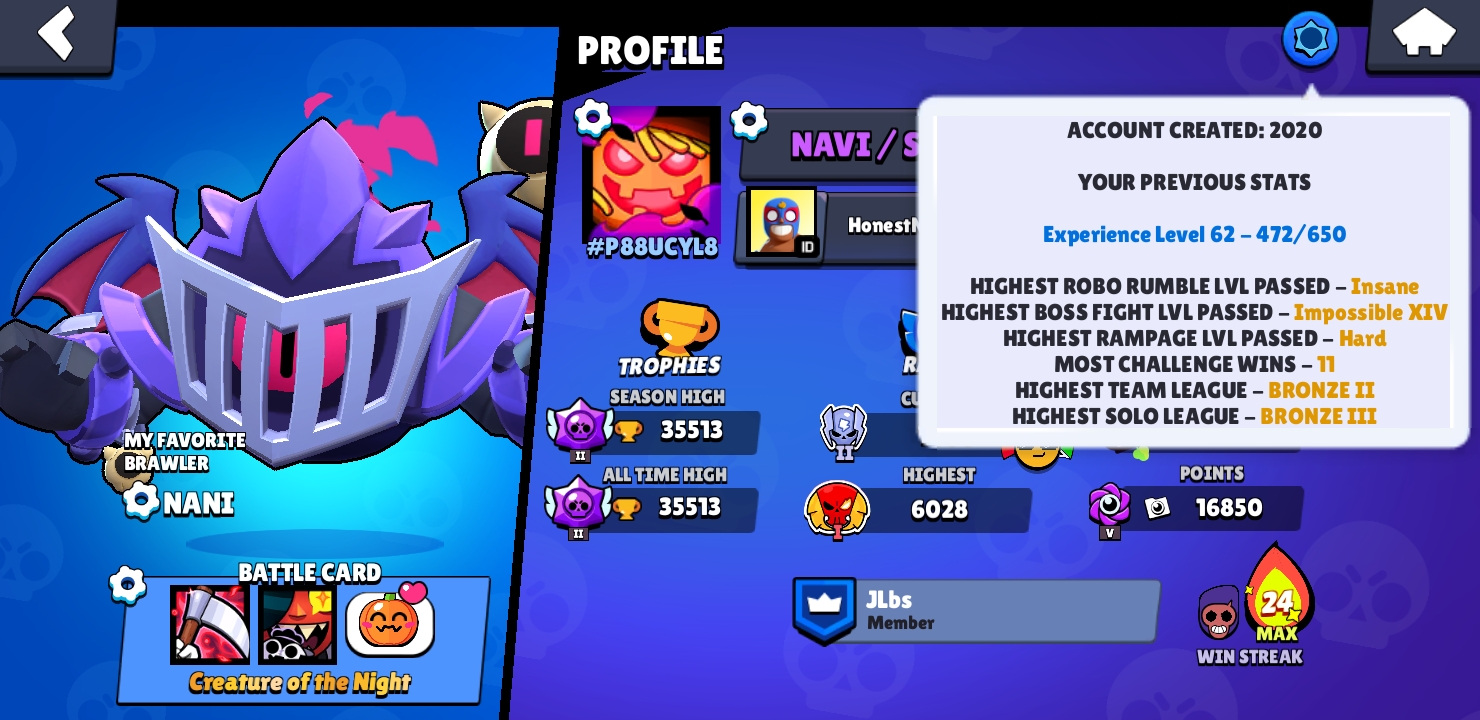Screen dimensions: 1480x720
Task: View the JLbs club banner
Action: [975, 610]
